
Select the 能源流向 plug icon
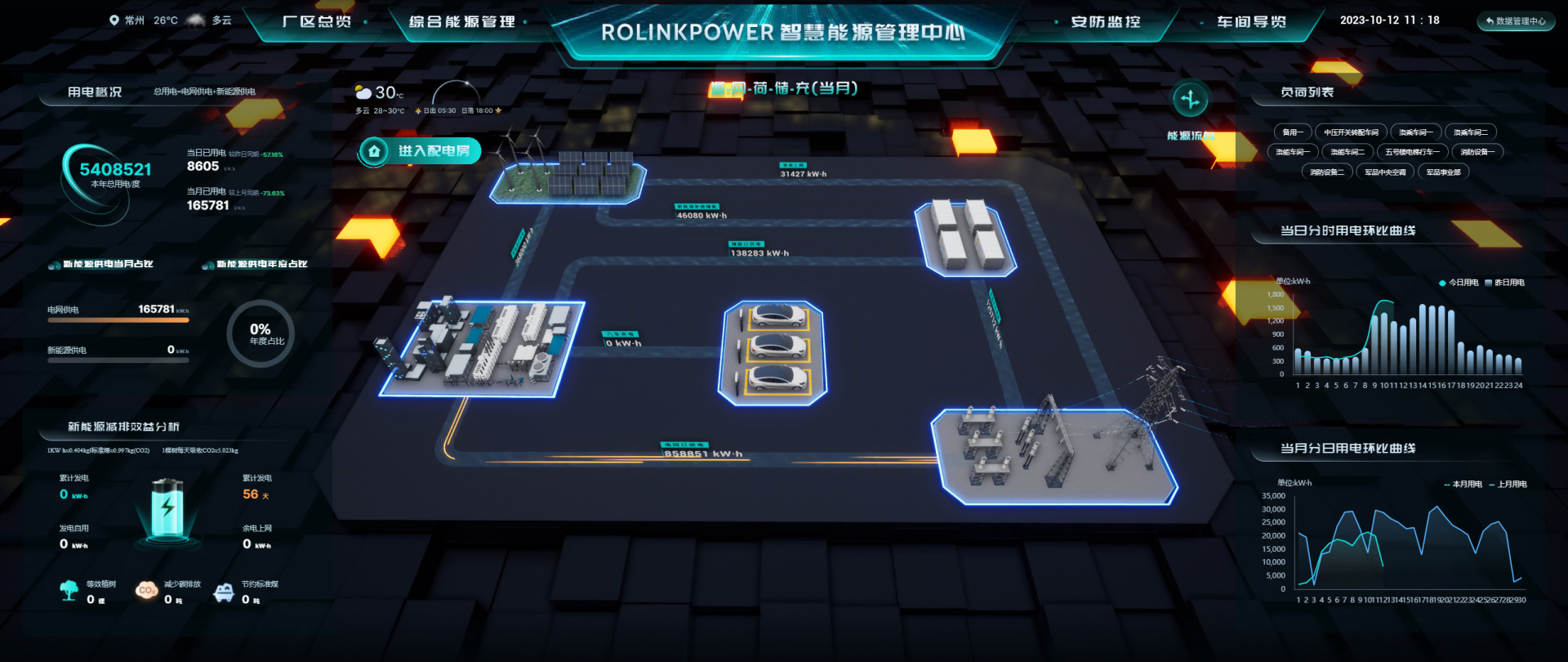(x=1192, y=98)
